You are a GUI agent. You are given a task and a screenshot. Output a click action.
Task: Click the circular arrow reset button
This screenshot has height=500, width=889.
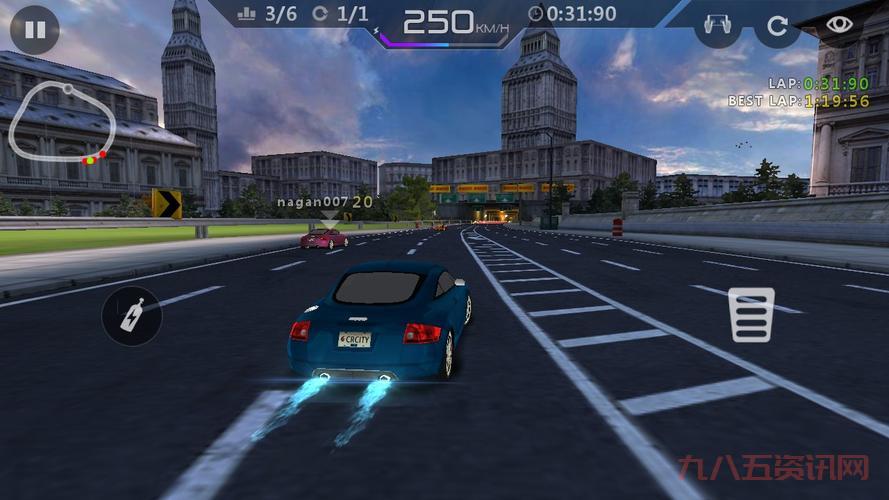pyautogui.click(x=777, y=24)
